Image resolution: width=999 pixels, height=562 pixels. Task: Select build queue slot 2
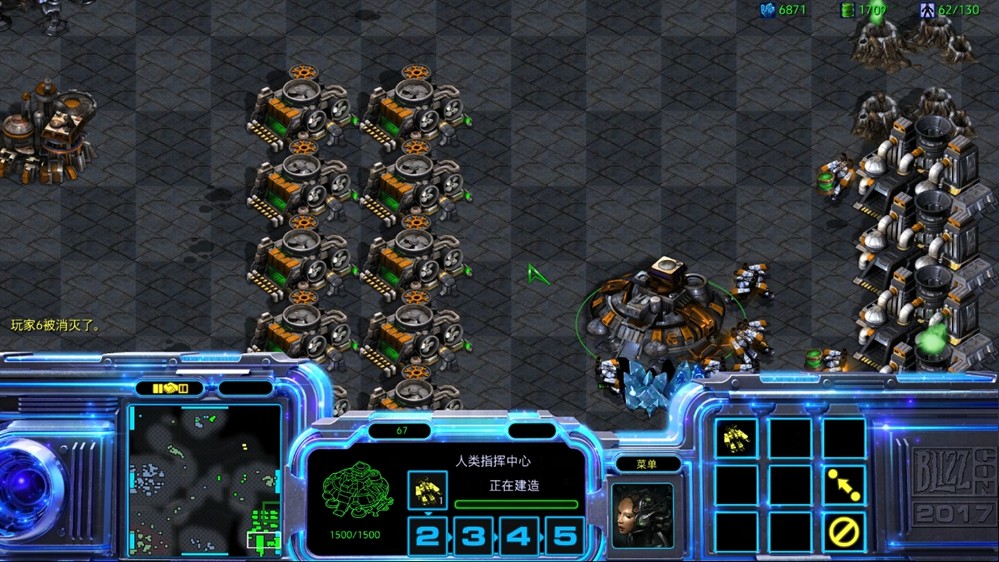427,536
